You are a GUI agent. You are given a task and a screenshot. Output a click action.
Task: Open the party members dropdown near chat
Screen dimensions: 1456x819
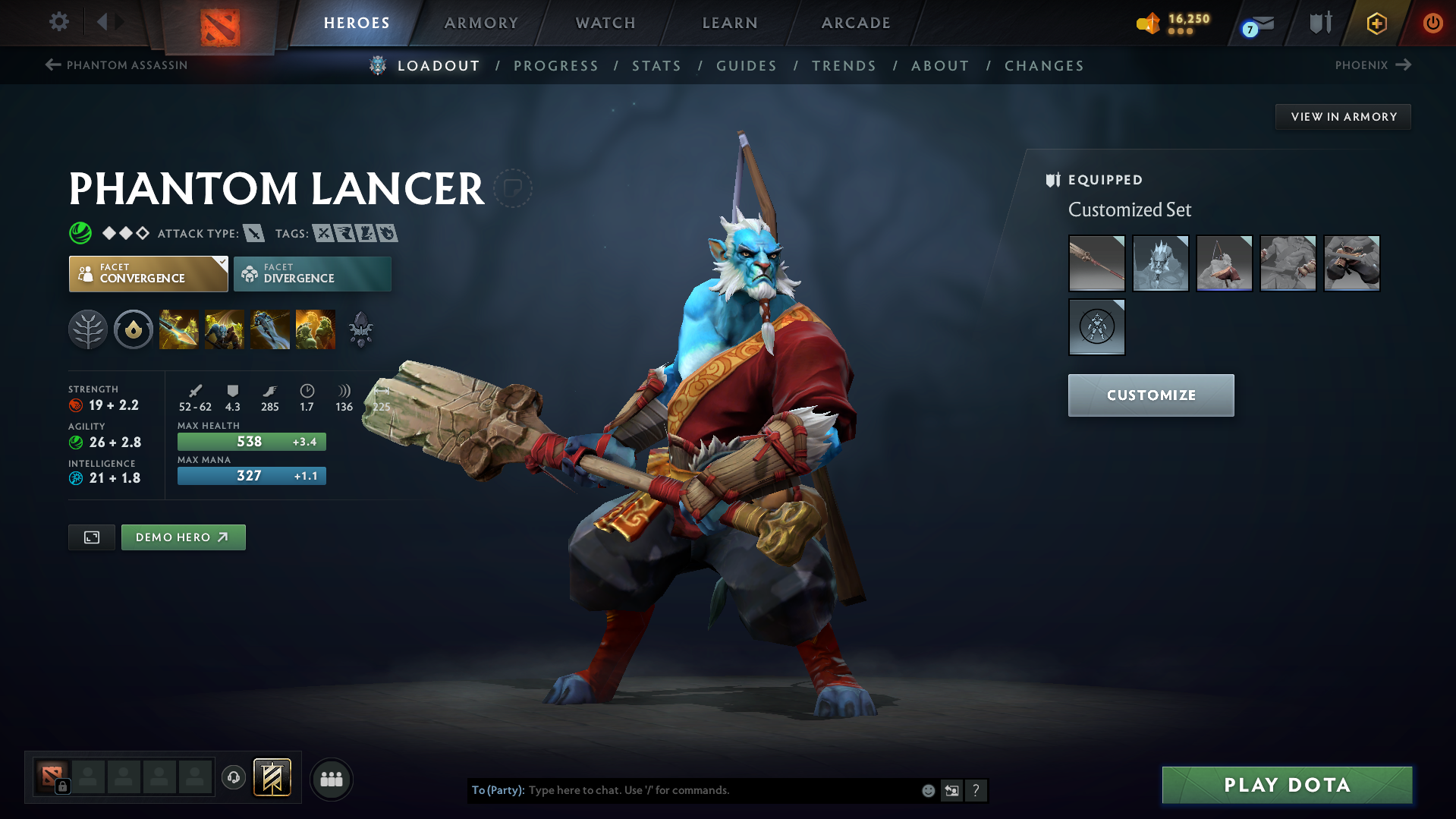coord(331,779)
